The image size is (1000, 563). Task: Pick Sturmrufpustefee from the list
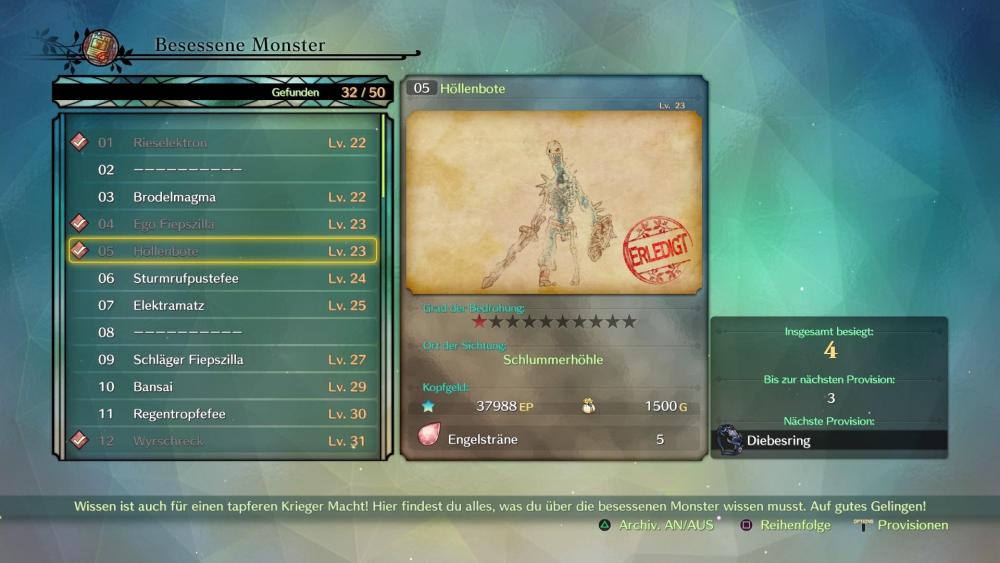(x=222, y=278)
